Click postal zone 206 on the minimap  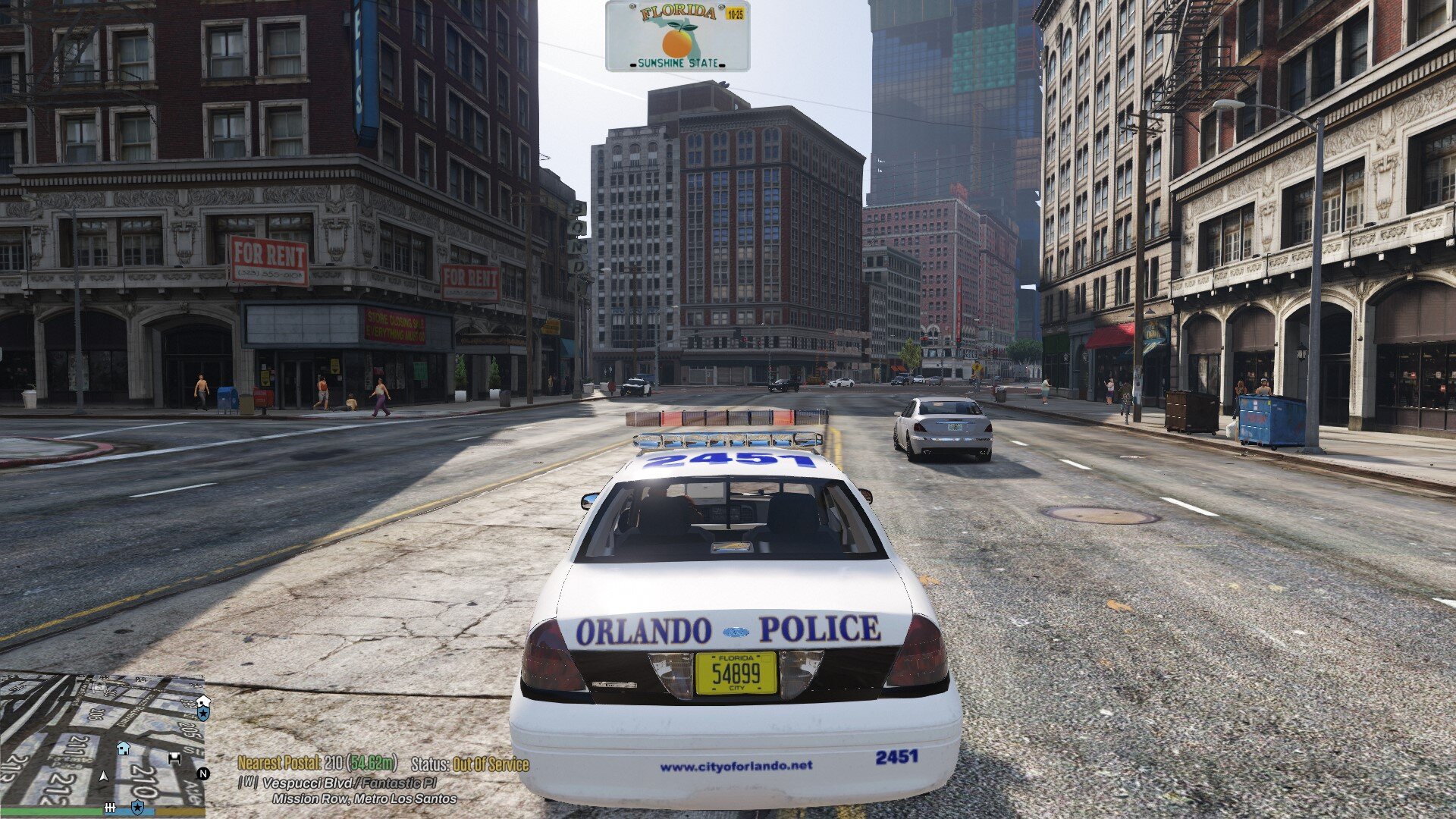tap(96, 714)
